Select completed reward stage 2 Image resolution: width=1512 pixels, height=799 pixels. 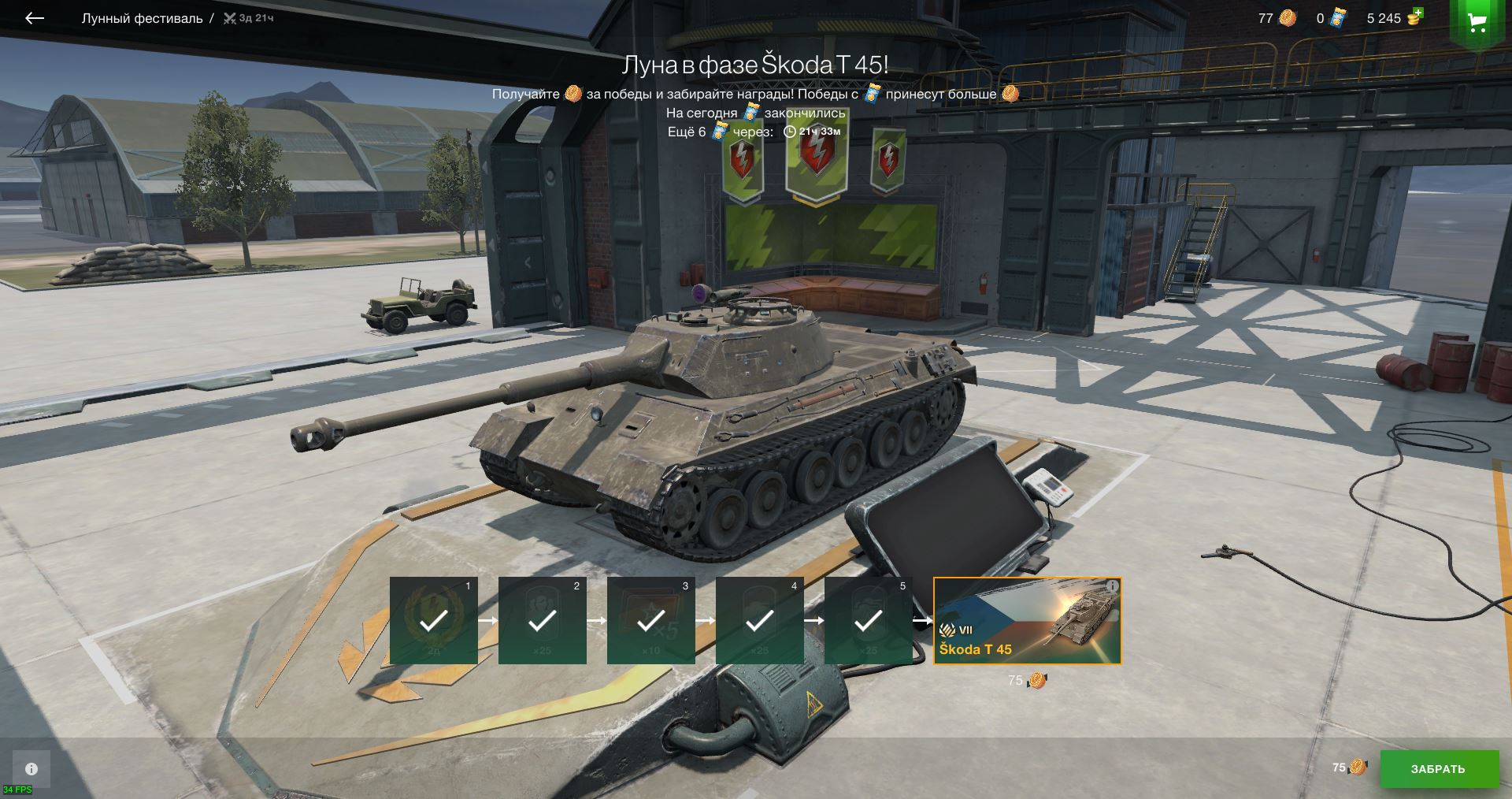point(542,621)
